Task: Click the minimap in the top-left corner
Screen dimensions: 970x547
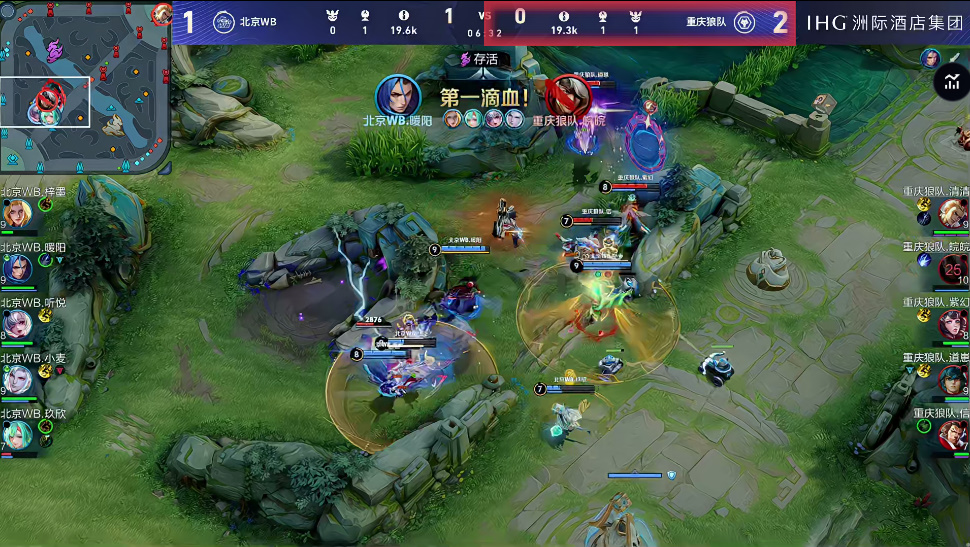Action: [x=85, y=86]
